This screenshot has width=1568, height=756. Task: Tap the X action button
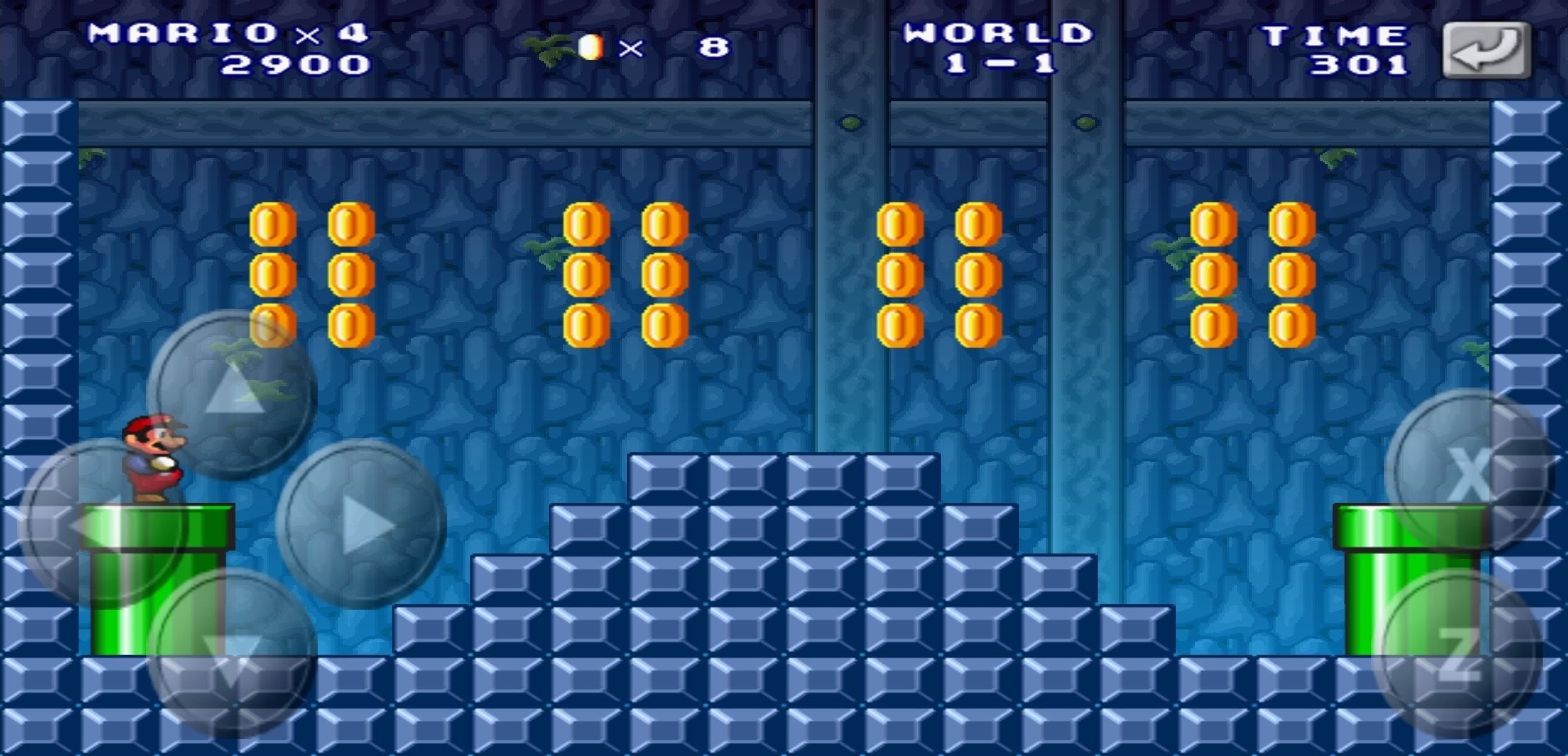1469,473
